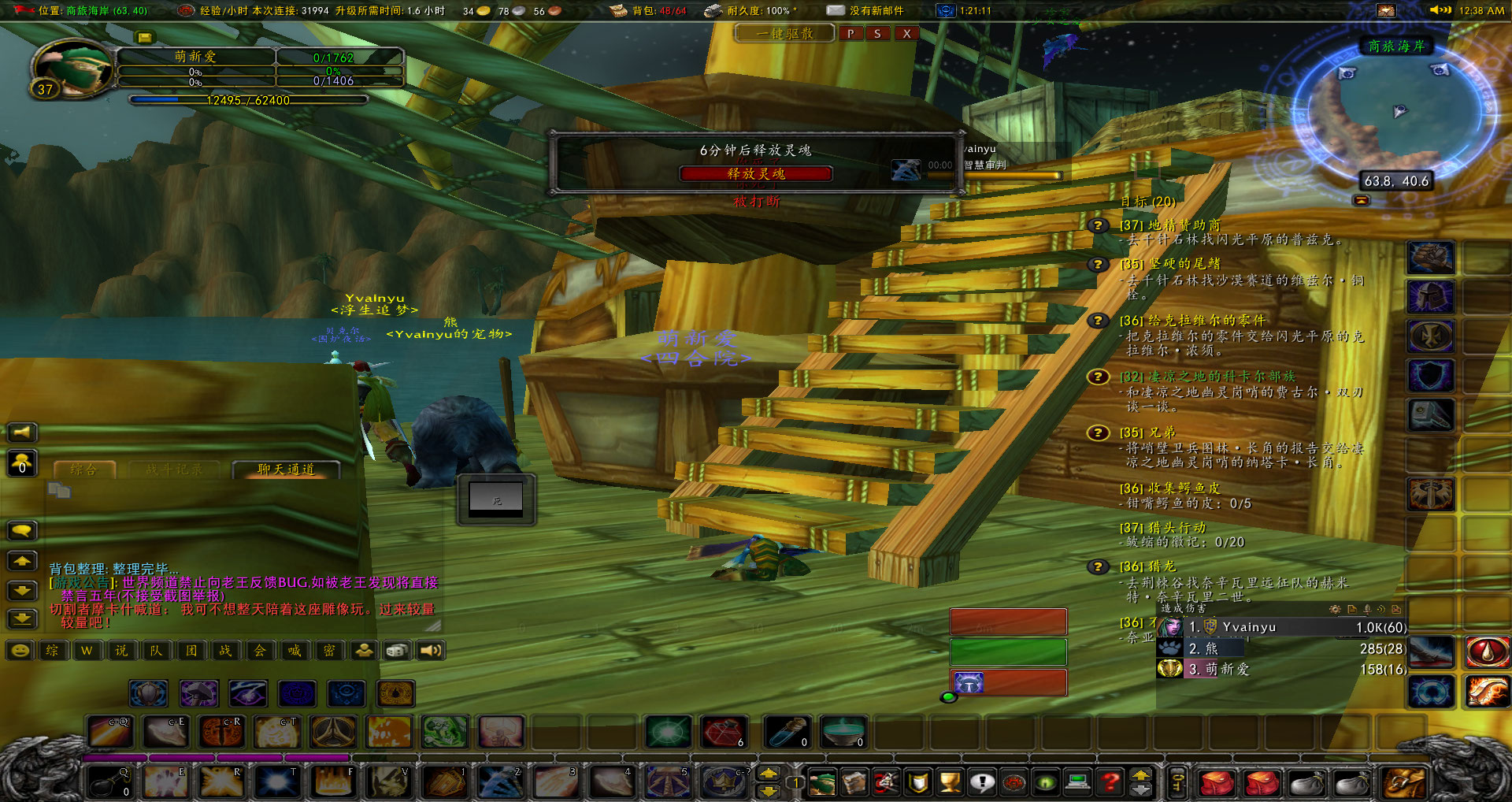This screenshot has width=1512, height=802.
Task: Click the small expand arrow below the minimap
Action: coord(1361,199)
